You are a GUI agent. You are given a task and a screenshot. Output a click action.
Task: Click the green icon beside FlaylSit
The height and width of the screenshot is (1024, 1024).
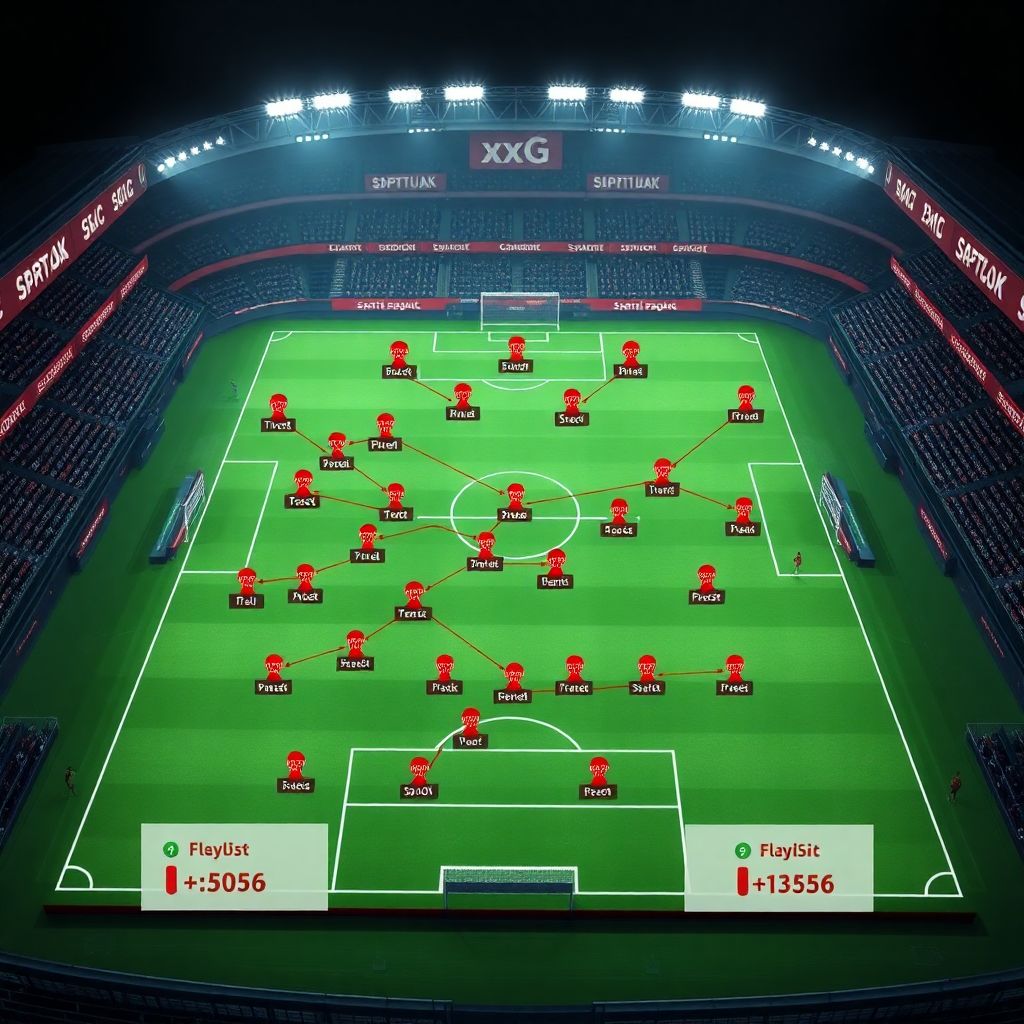click(x=742, y=851)
